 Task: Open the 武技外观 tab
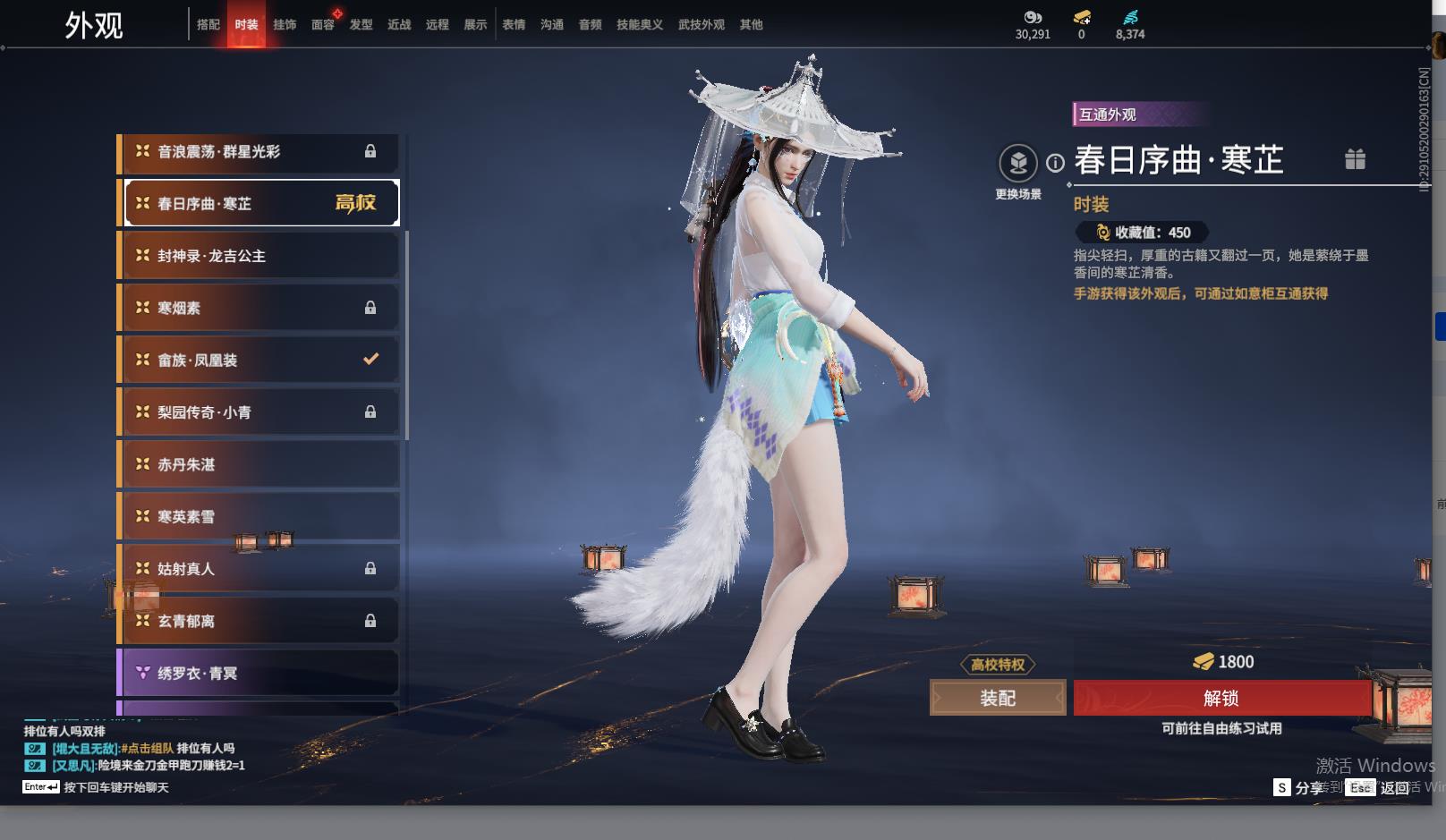701,25
